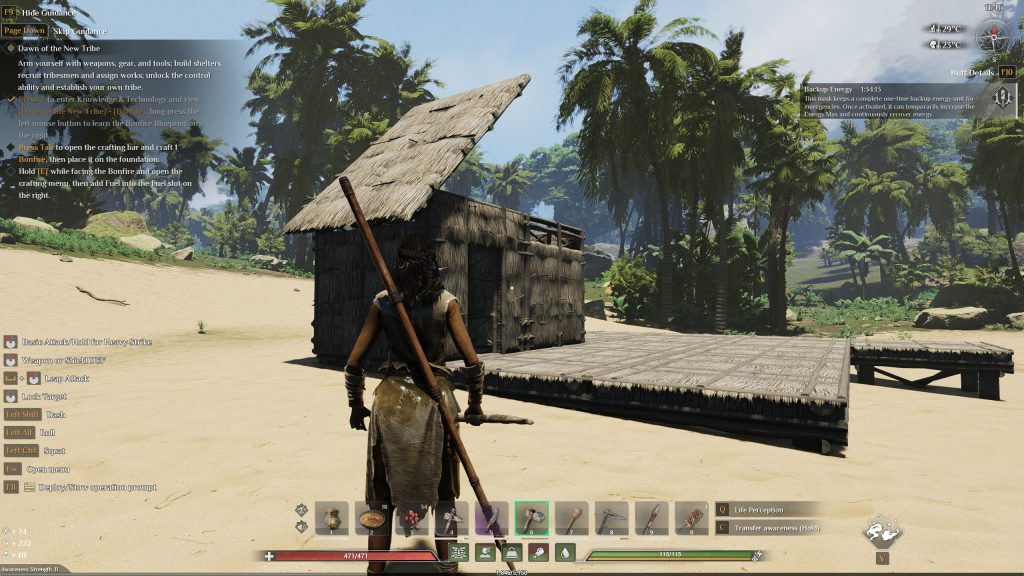Select the food bowl hotbar slot
The width and height of the screenshot is (1024, 576).
372,518
